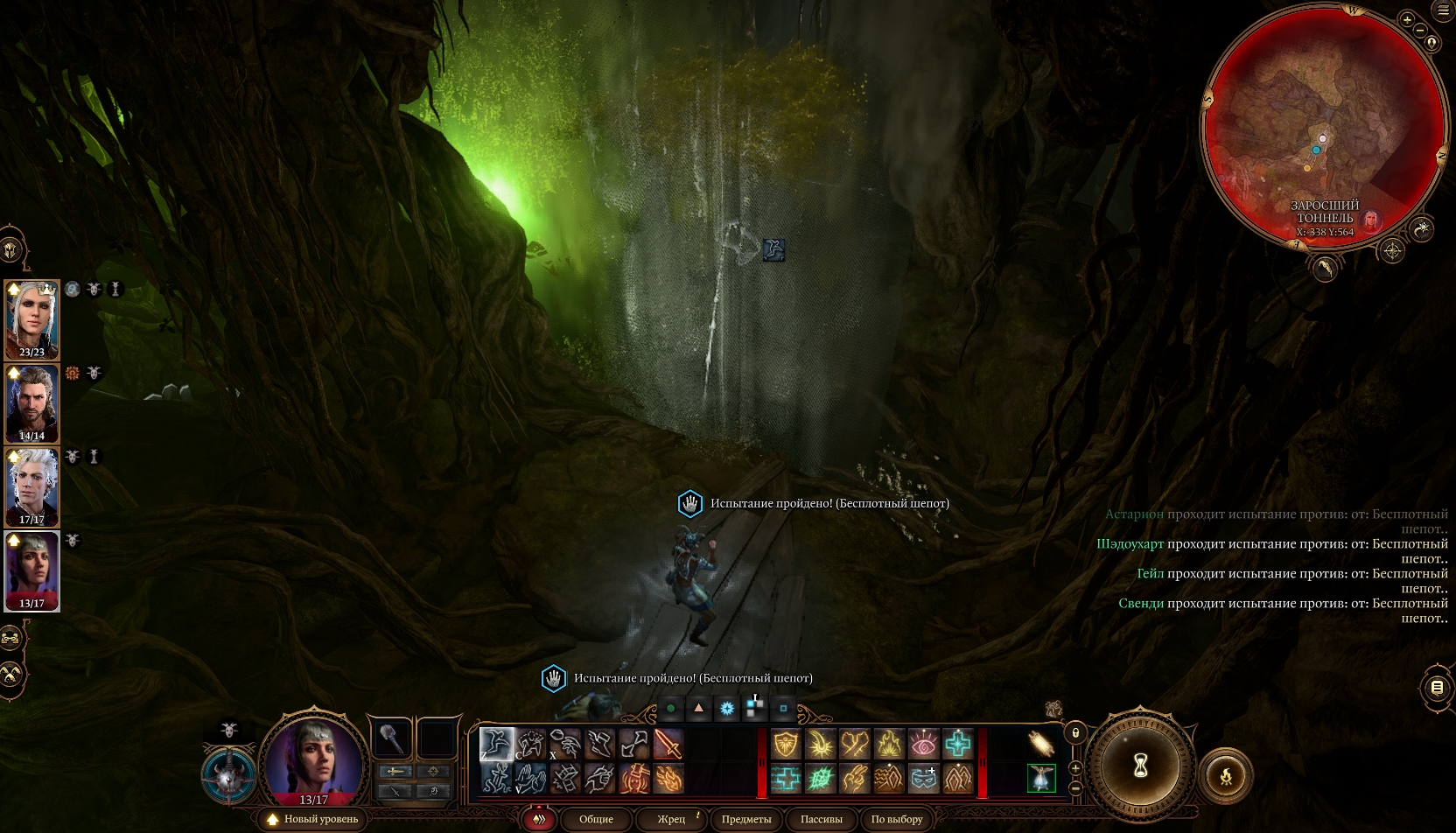Switch to the Жрец hotbar tab
The height and width of the screenshot is (833, 1456).
click(671, 819)
